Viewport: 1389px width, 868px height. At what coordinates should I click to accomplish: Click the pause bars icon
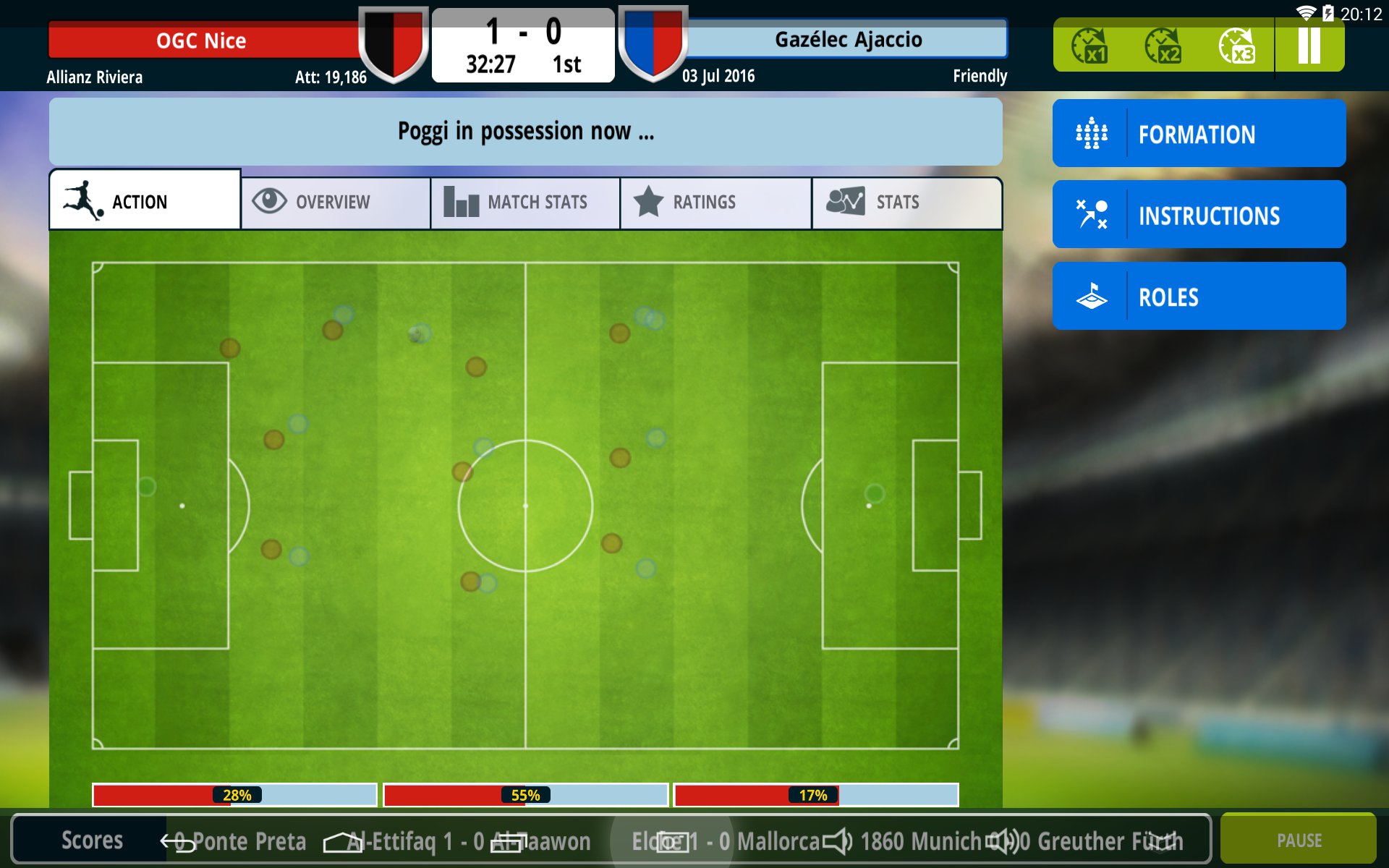tap(1309, 46)
